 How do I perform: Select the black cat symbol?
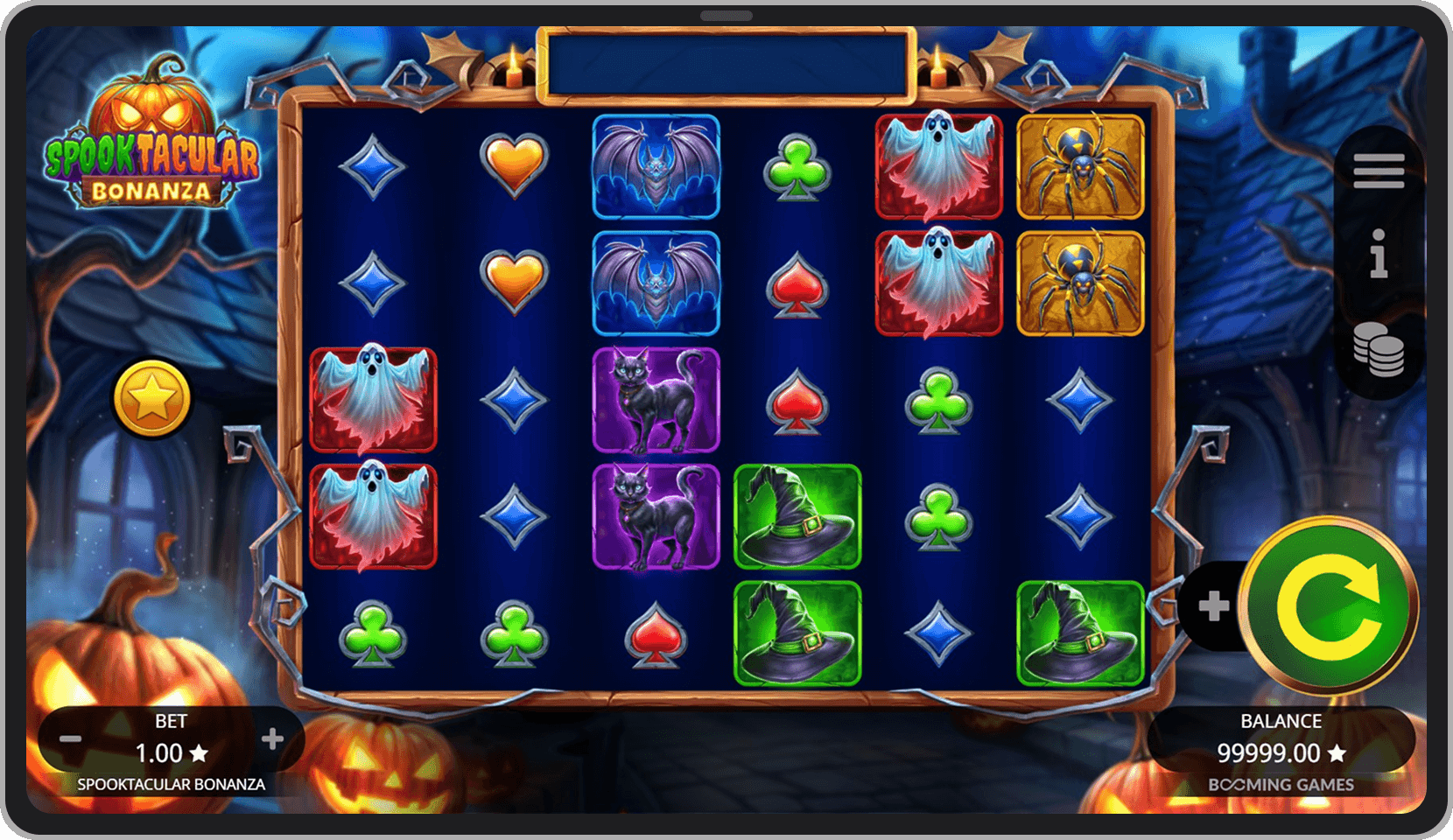[x=656, y=400]
